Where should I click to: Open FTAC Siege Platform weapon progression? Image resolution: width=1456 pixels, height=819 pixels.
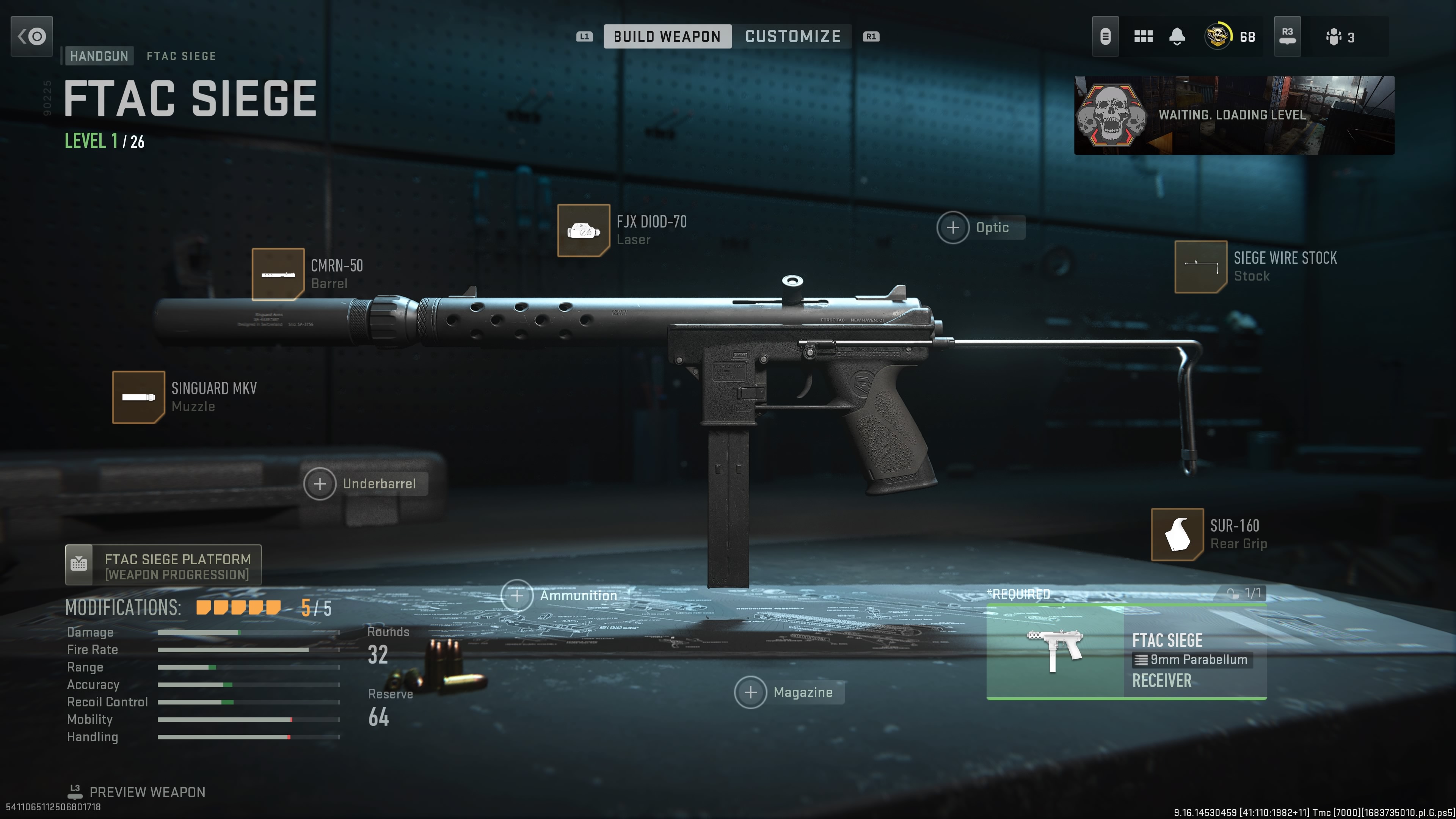(163, 565)
